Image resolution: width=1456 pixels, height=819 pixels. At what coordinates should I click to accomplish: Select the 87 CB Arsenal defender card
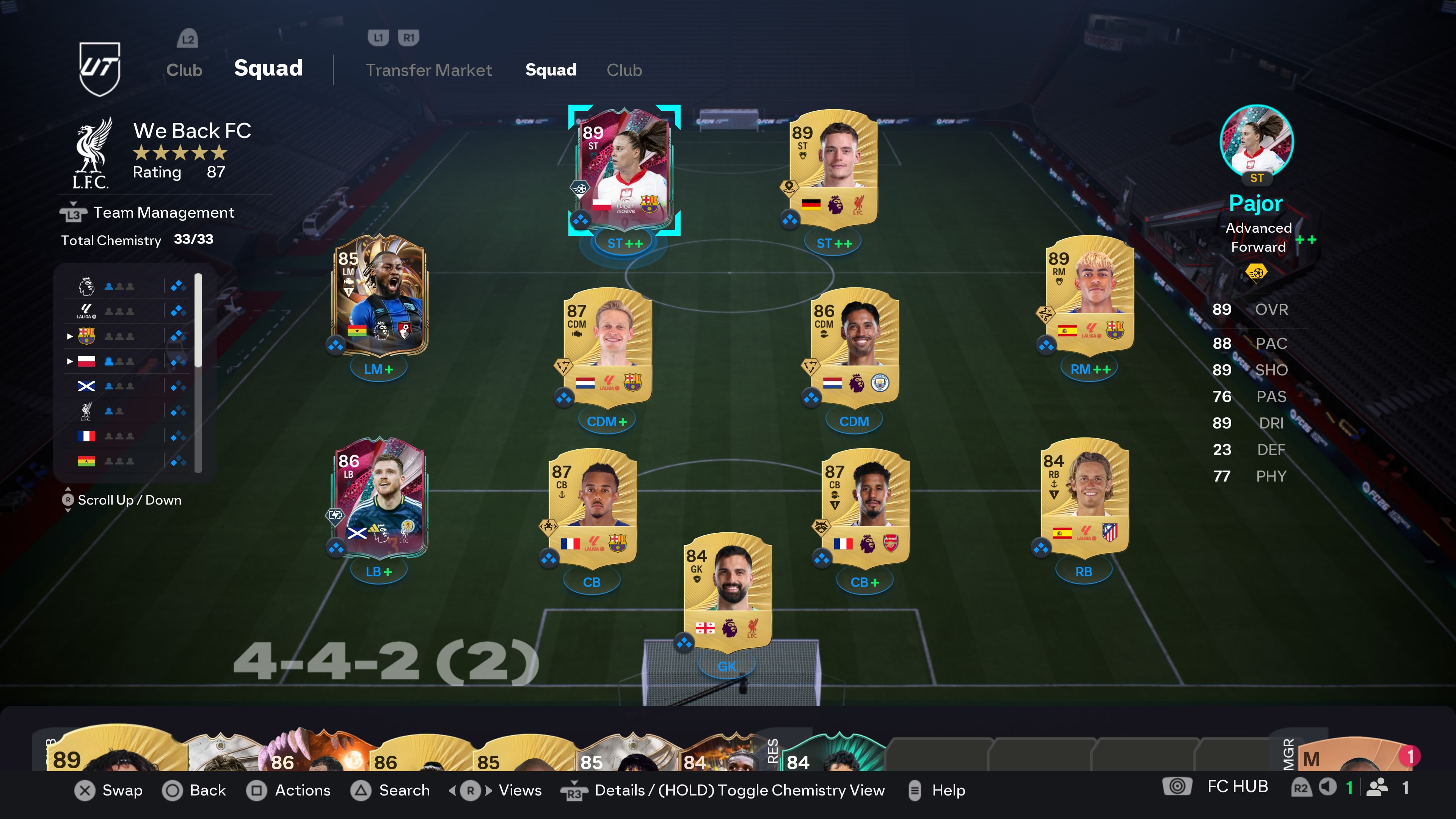[865, 507]
